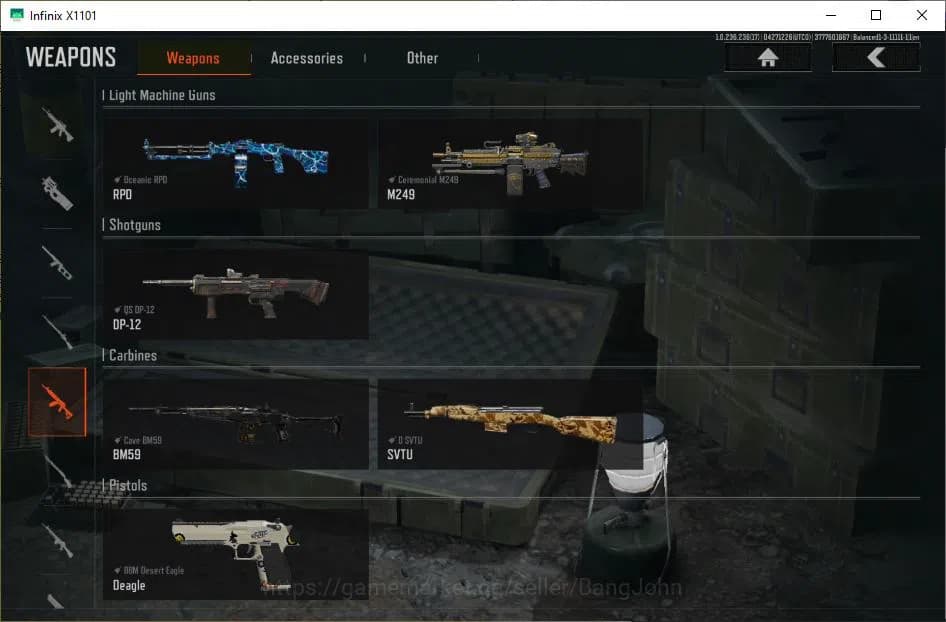Select the highlighted orange rifle category icon
The width and height of the screenshot is (946, 622).
point(57,401)
